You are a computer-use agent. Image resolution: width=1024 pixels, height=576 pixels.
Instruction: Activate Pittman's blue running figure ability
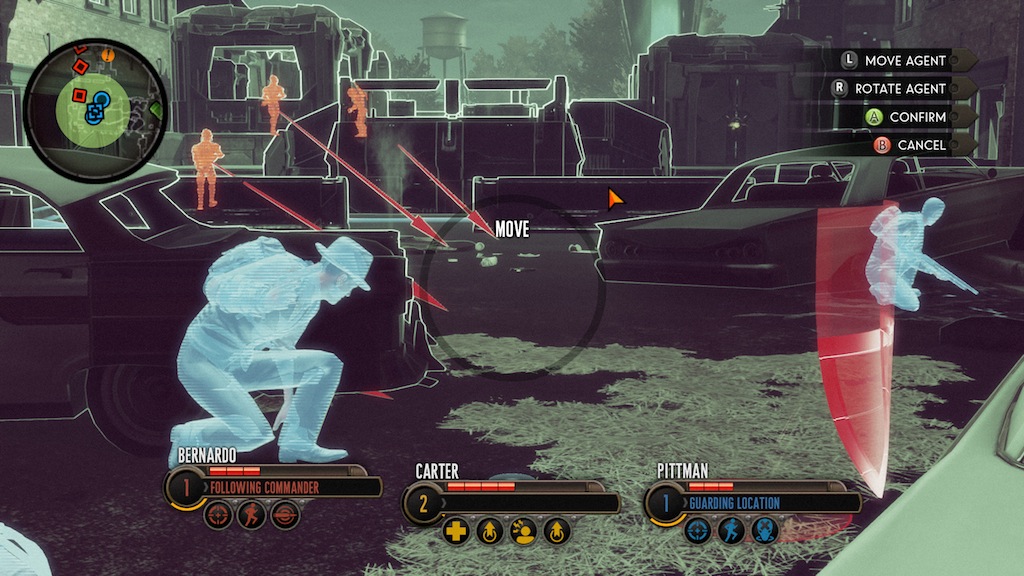coord(731,531)
